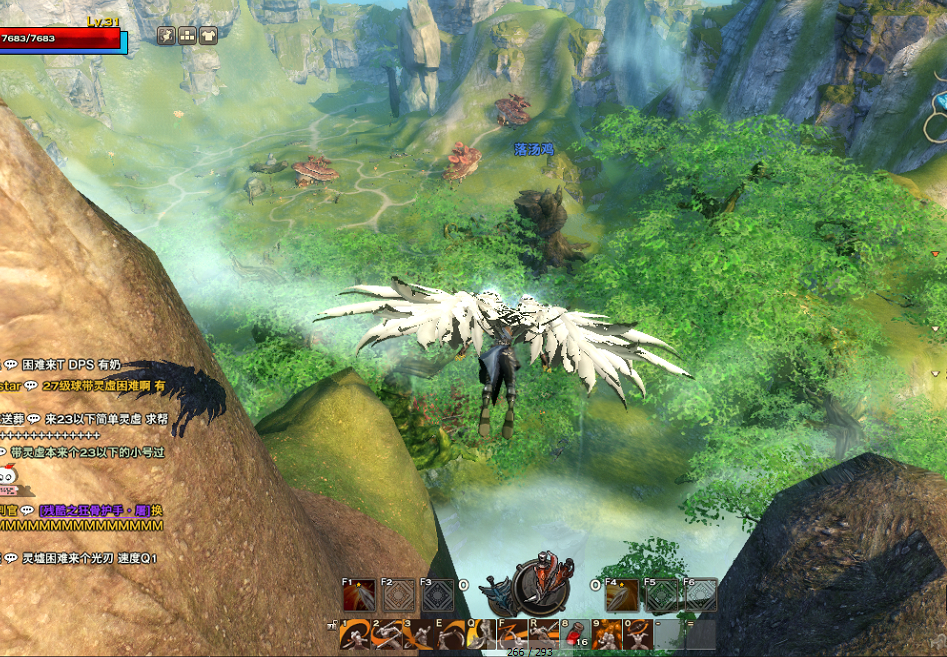This screenshot has height=657, width=947.
Task: Cast the Q-key hotbar skill
Action: [482, 634]
